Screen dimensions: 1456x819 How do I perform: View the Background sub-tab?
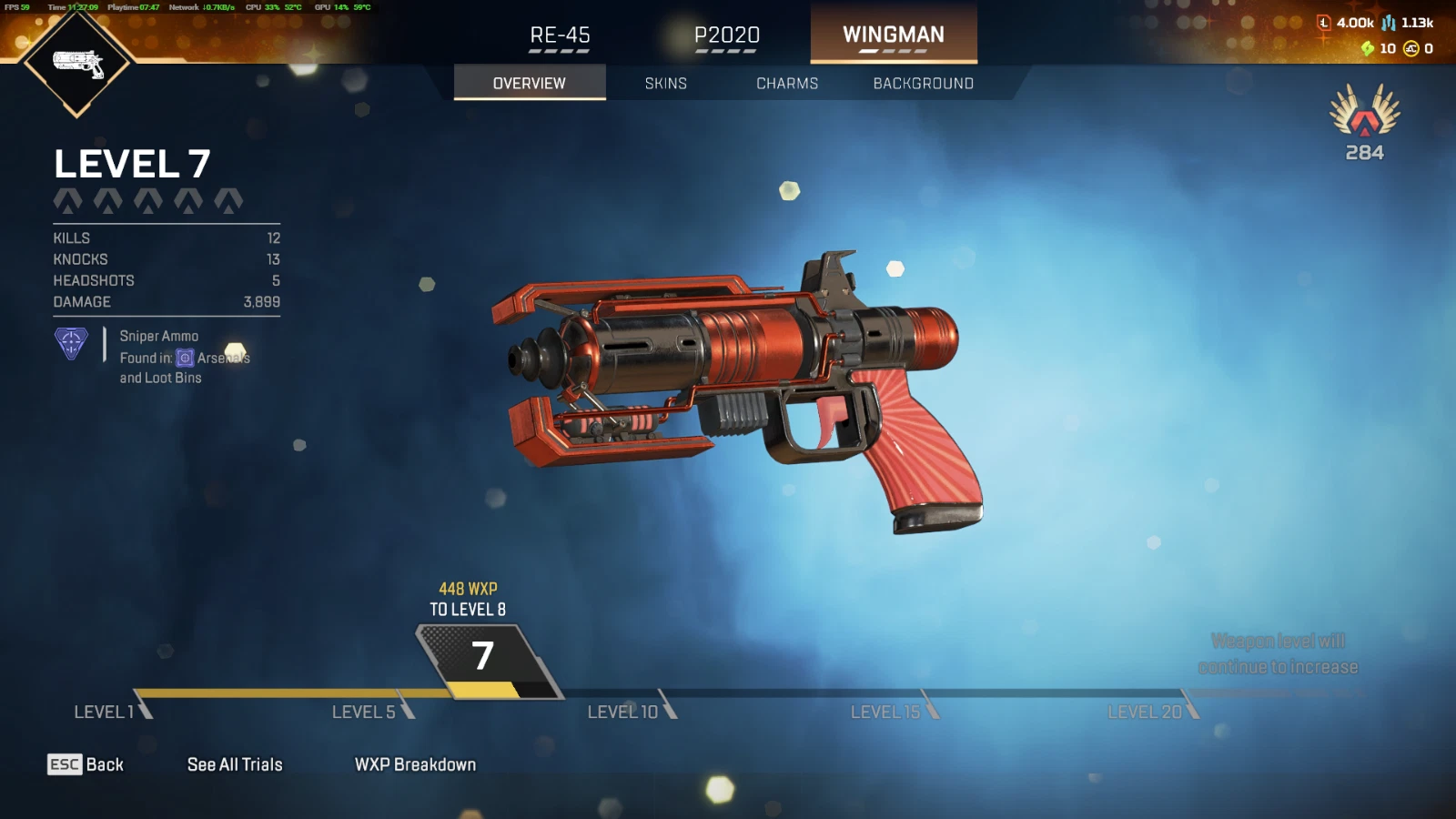pyautogui.click(x=923, y=83)
